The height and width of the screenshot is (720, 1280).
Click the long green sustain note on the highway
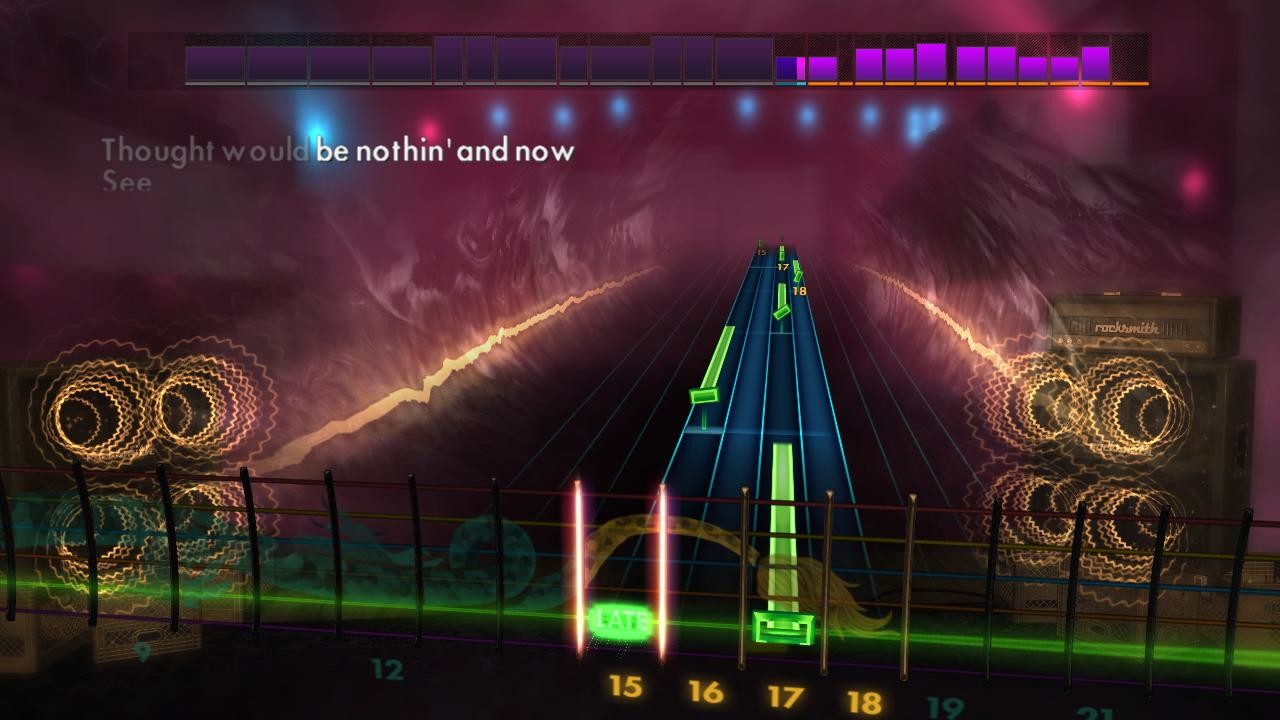point(780,520)
